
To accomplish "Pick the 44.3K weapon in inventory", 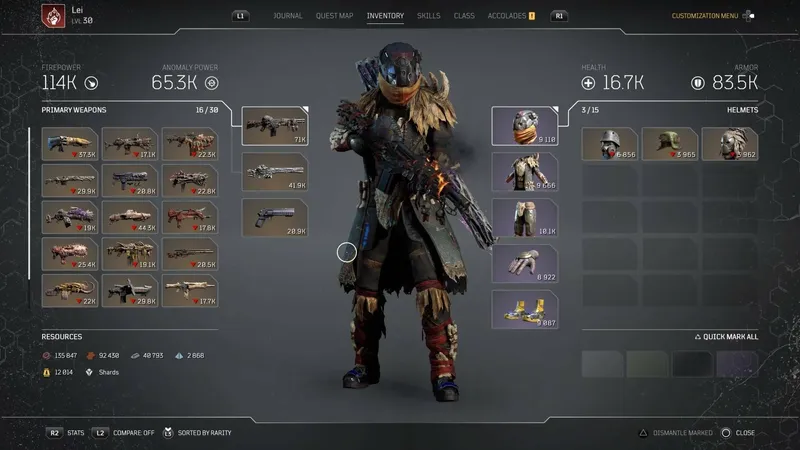I will click(130, 217).
